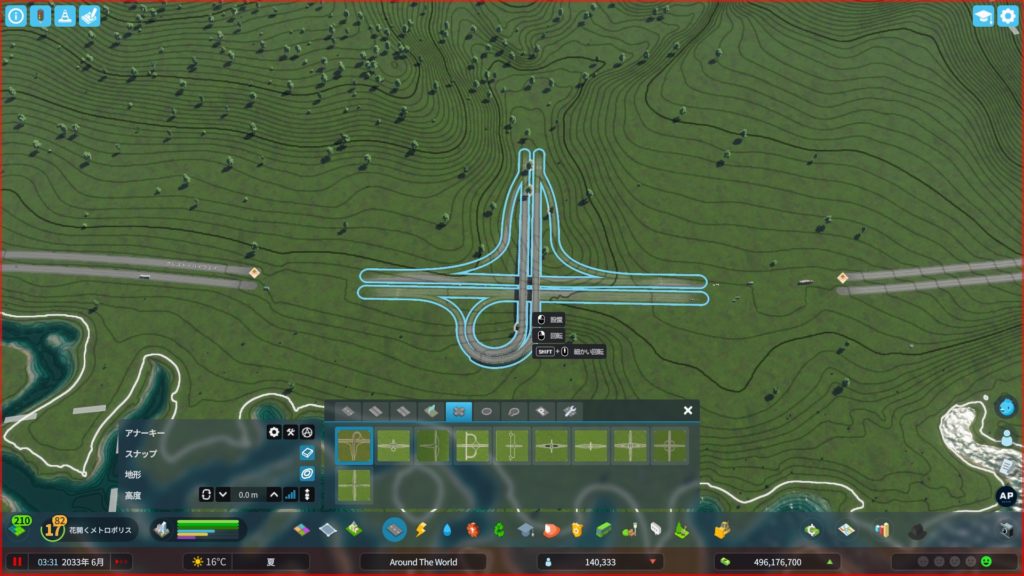Pause the game simulation
Image resolution: width=1024 pixels, height=576 pixels.
tap(17, 562)
